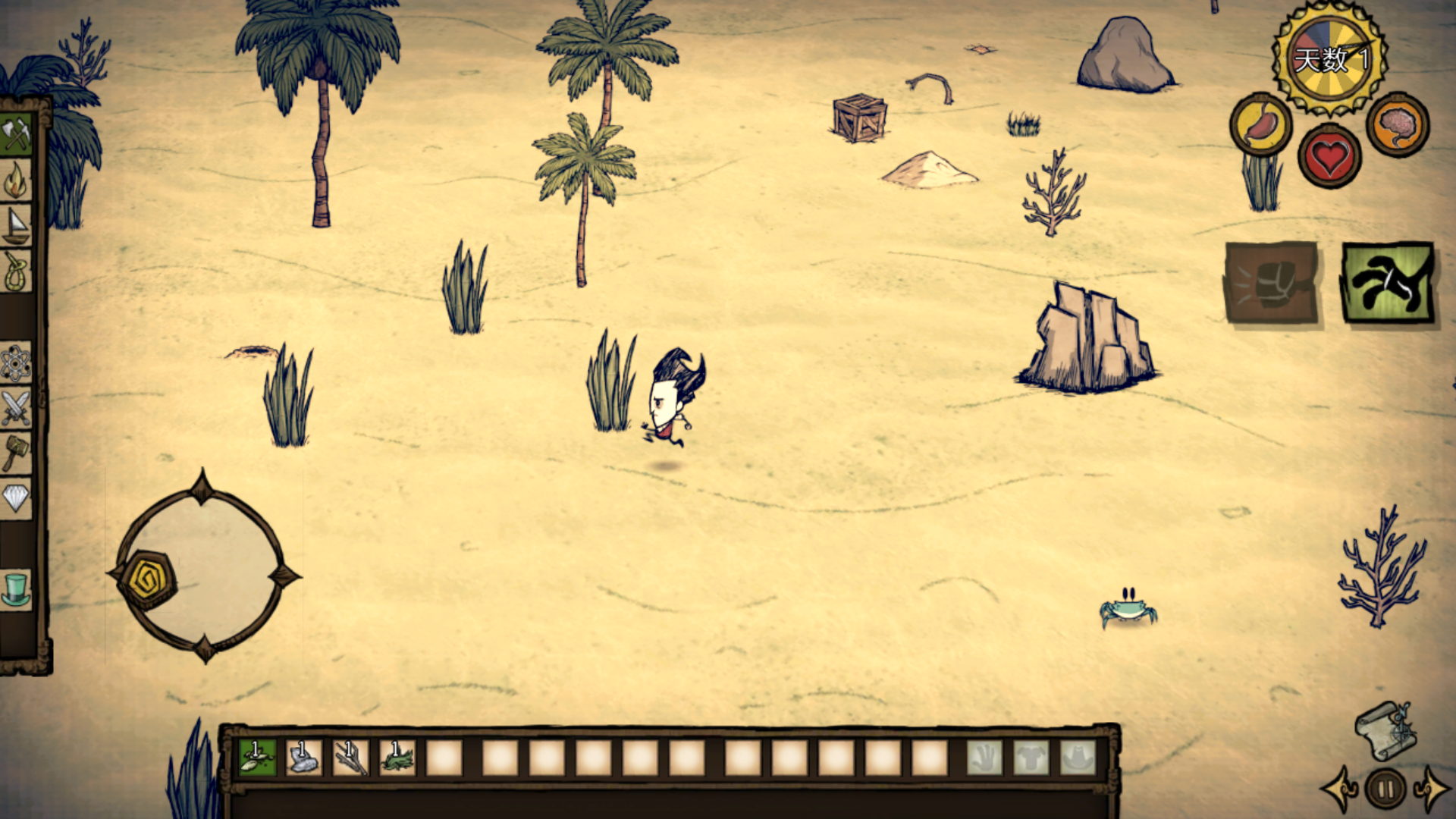Open the Tools crafting tab
The image size is (1456, 819).
point(15,135)
